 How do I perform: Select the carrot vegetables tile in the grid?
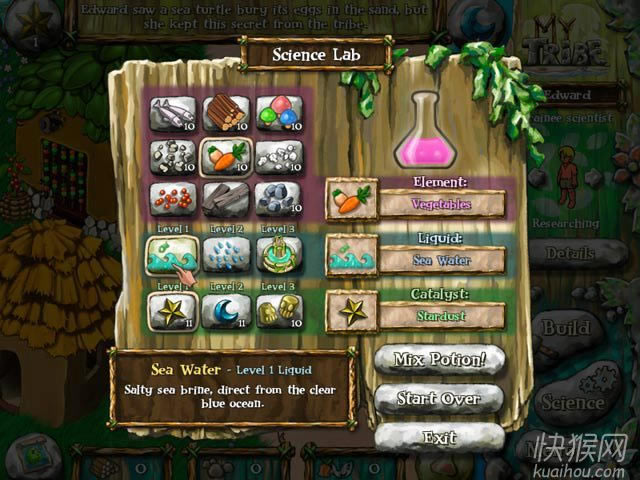click(x=223, y=155)
